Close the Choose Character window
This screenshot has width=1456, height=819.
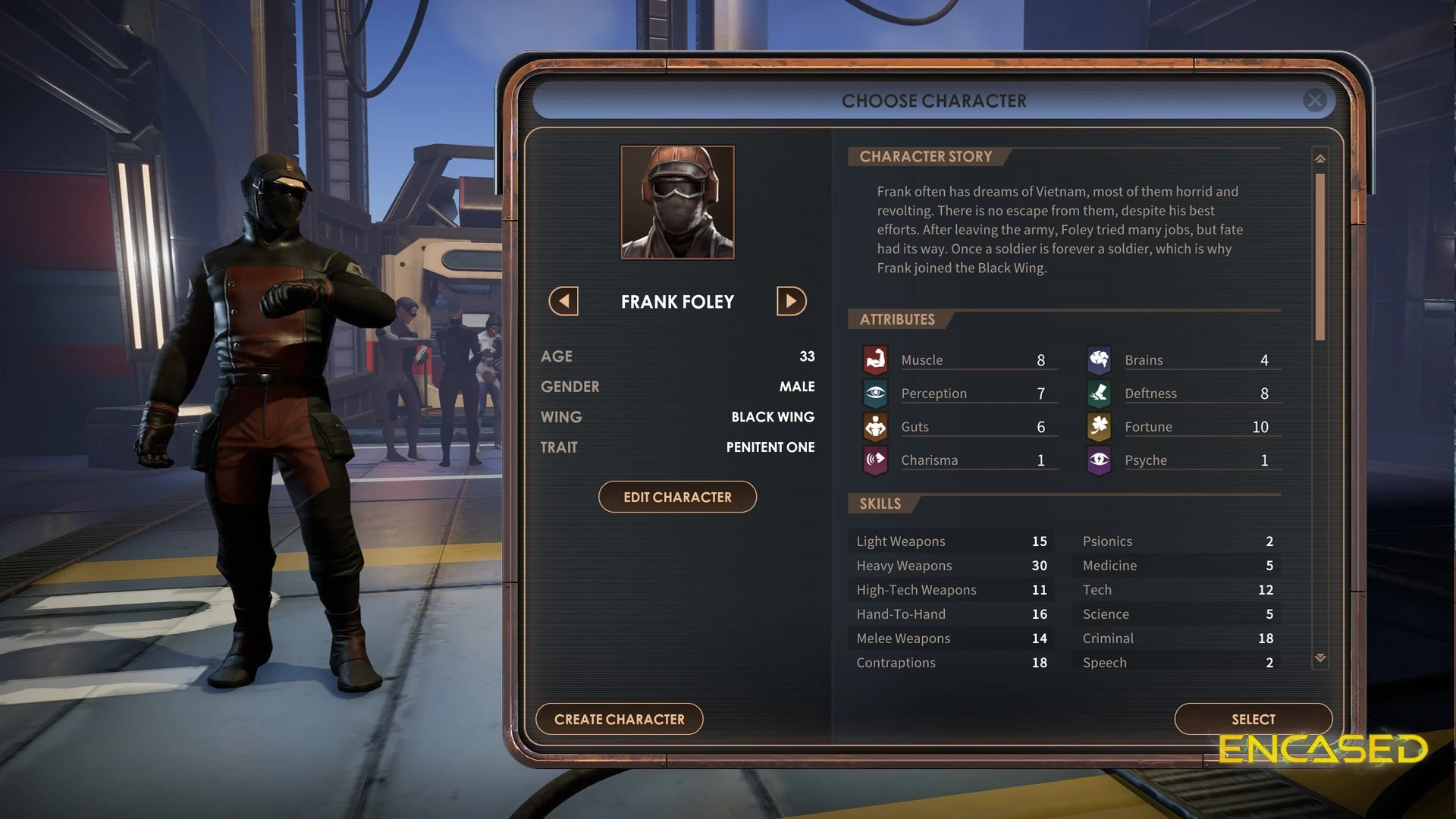(1315, 100)
